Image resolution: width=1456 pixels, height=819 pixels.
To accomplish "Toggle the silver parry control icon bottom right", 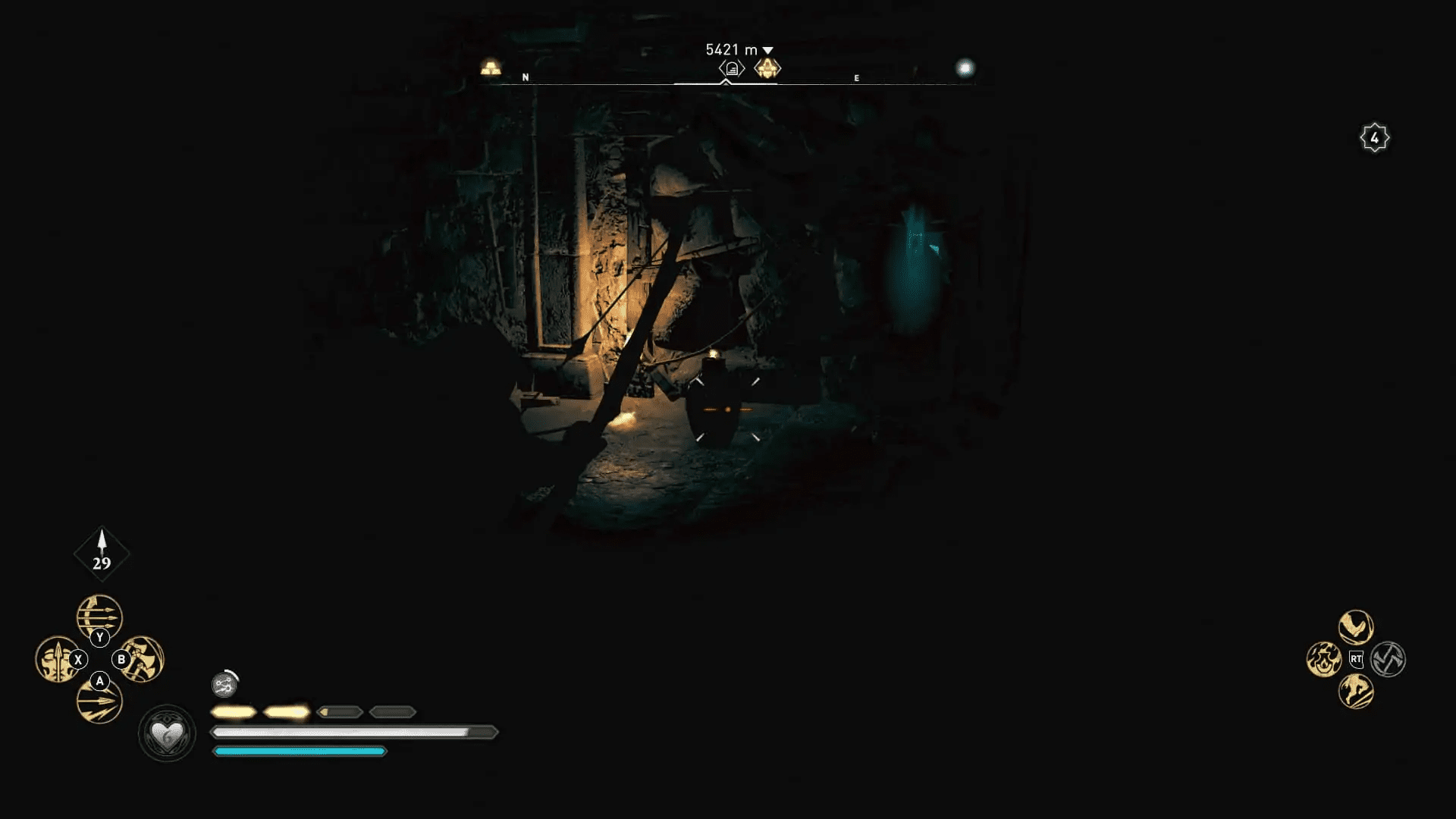I will [x=1389, y=661].
